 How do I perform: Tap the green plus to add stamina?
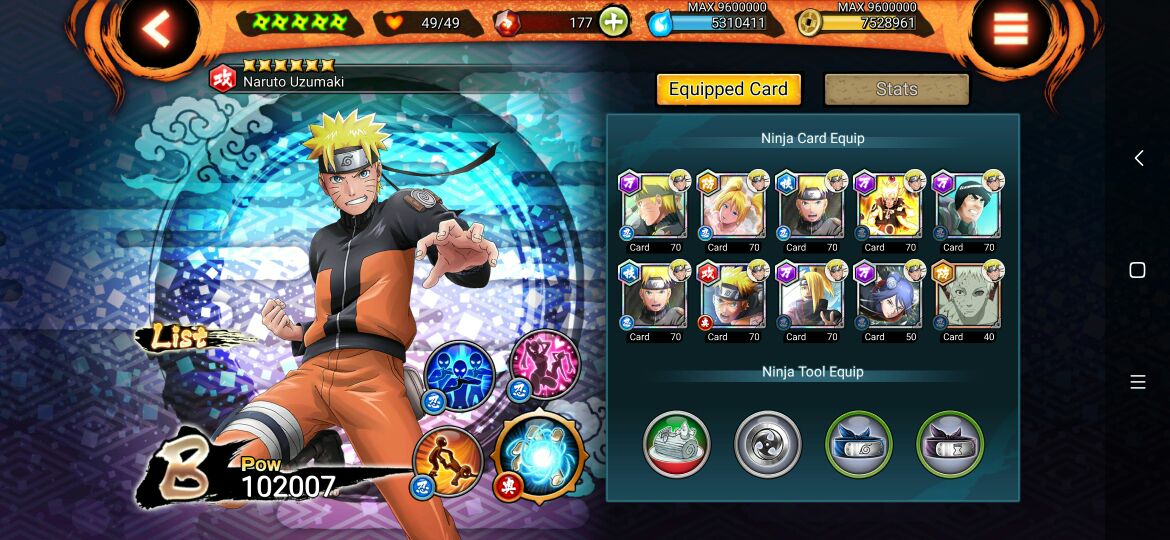[x=614, y=22]
